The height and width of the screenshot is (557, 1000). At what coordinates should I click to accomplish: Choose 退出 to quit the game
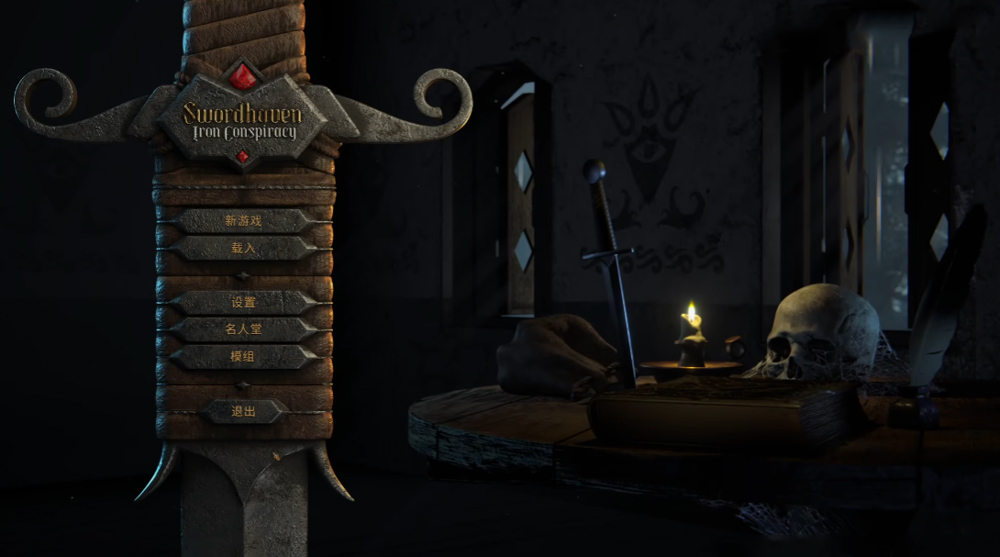[243, 411]
